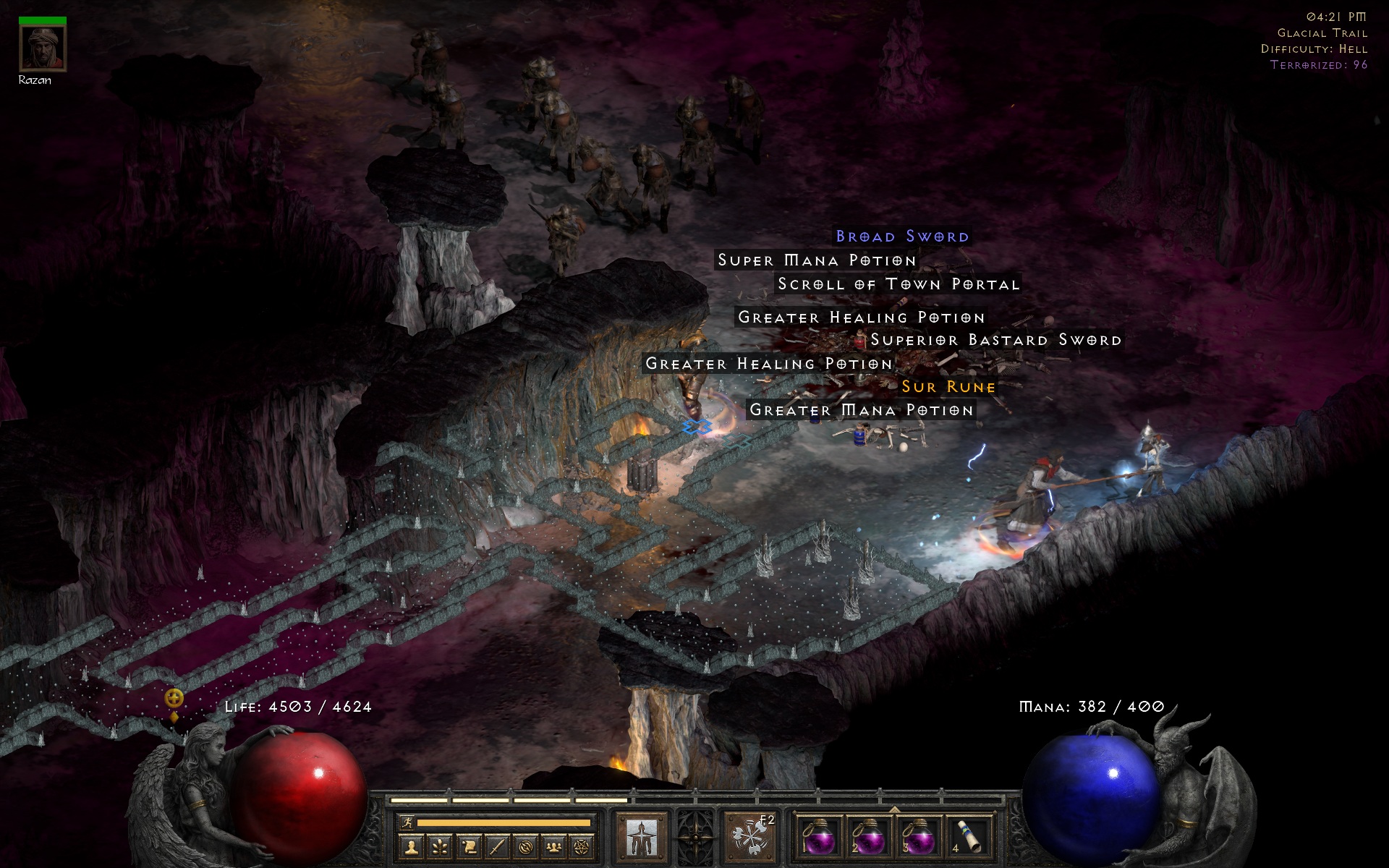This screenshot has width=1389, height=868.
Task: Toggle the run/walk running-man button
Action: 407,822
